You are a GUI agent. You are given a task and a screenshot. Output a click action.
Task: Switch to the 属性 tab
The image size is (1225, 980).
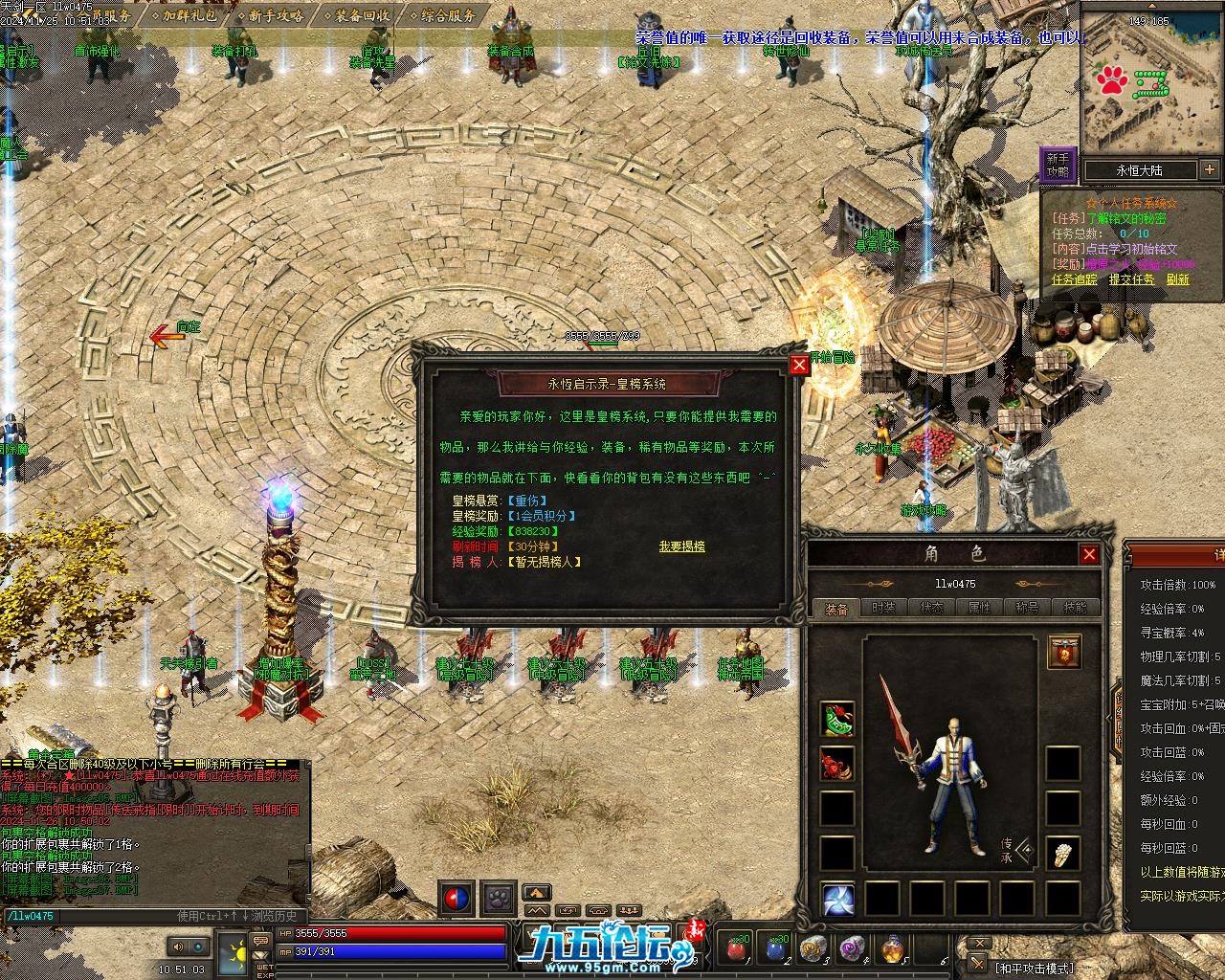[x=979, y=608]
